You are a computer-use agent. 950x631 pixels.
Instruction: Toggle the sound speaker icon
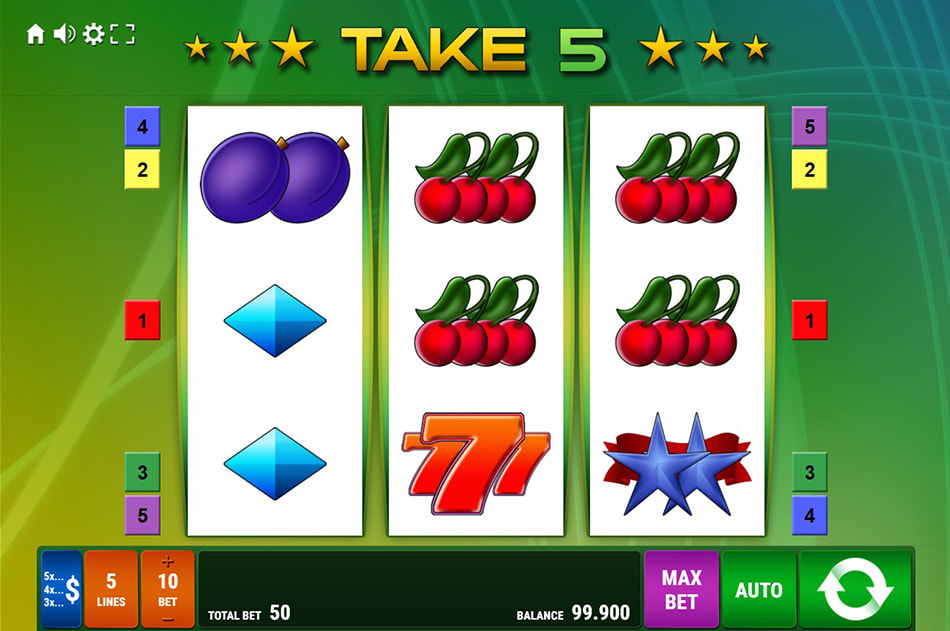(64, 35)
